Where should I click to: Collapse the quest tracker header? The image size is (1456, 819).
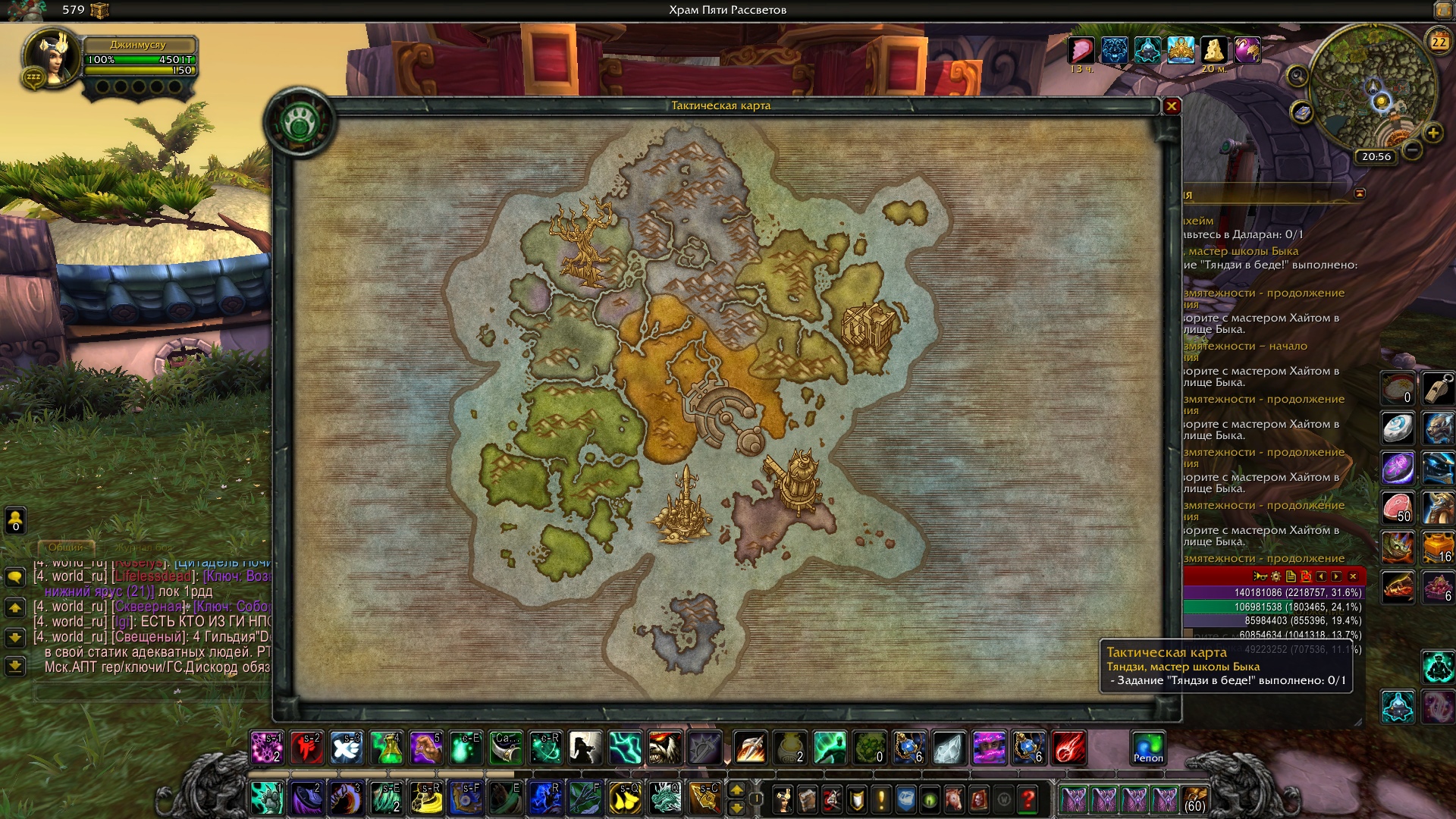pyautogui.click(x=1360, y=193)
